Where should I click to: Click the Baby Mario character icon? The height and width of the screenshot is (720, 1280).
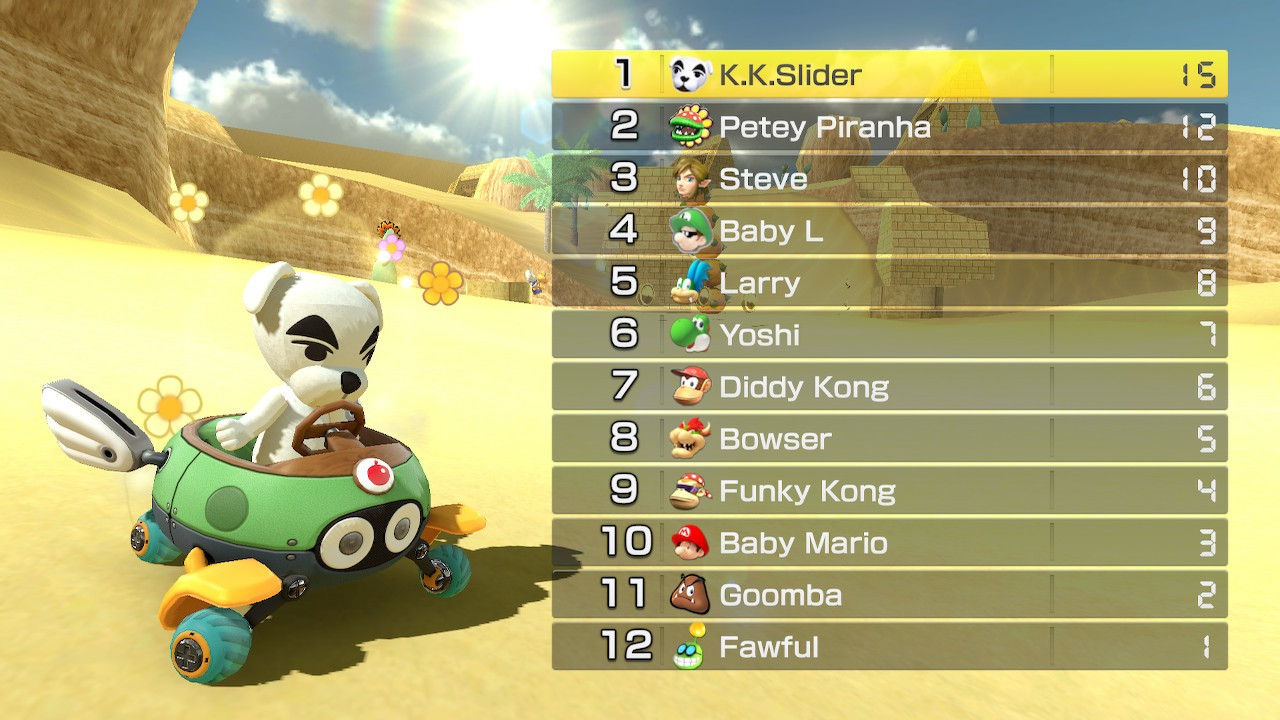692,543
